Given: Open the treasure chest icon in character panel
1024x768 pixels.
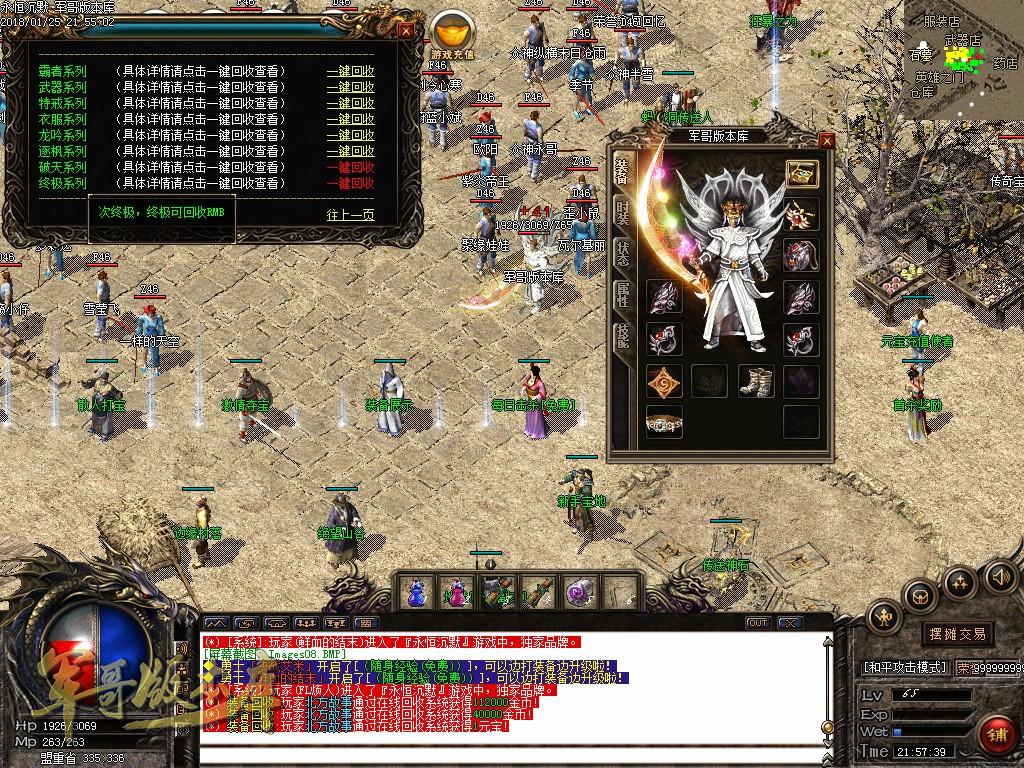Looking at the screenshot, I should coord(801,173).
